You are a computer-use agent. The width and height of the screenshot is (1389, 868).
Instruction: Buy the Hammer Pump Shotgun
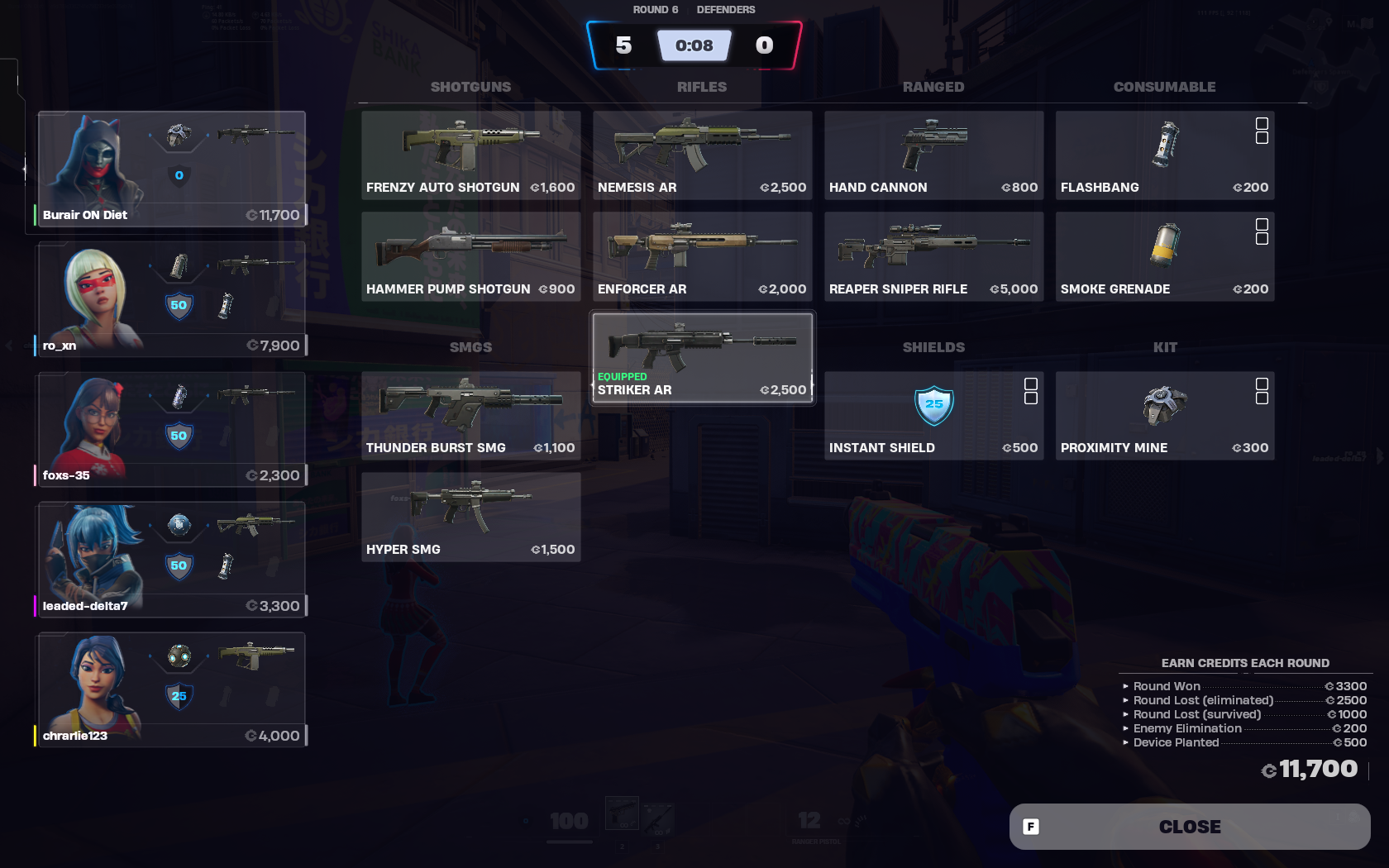[x=470, y=255]
